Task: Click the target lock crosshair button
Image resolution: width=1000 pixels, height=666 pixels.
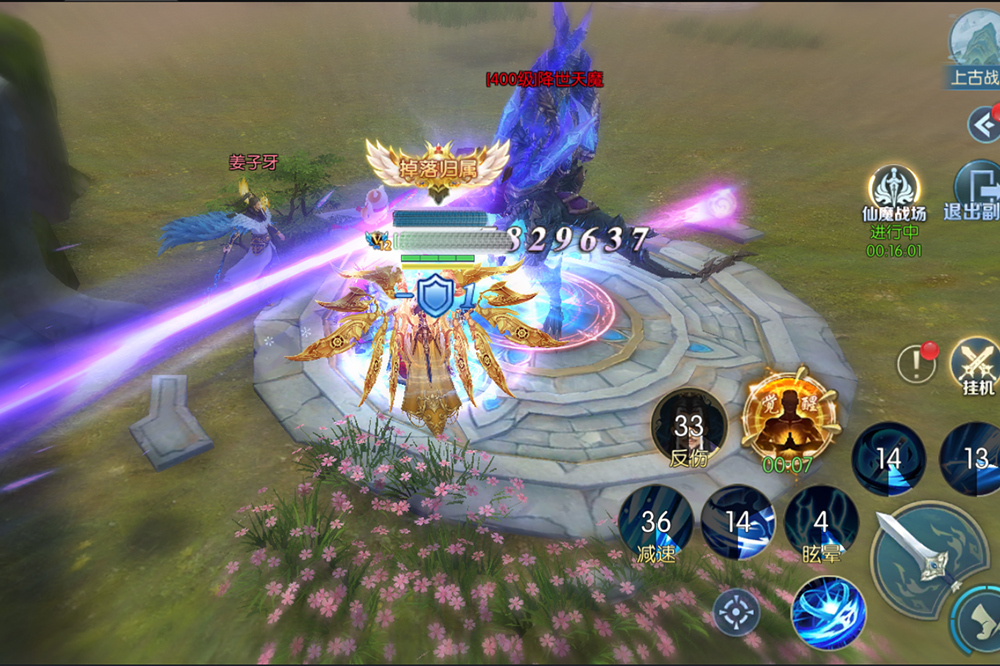Action: coord(737,610)
